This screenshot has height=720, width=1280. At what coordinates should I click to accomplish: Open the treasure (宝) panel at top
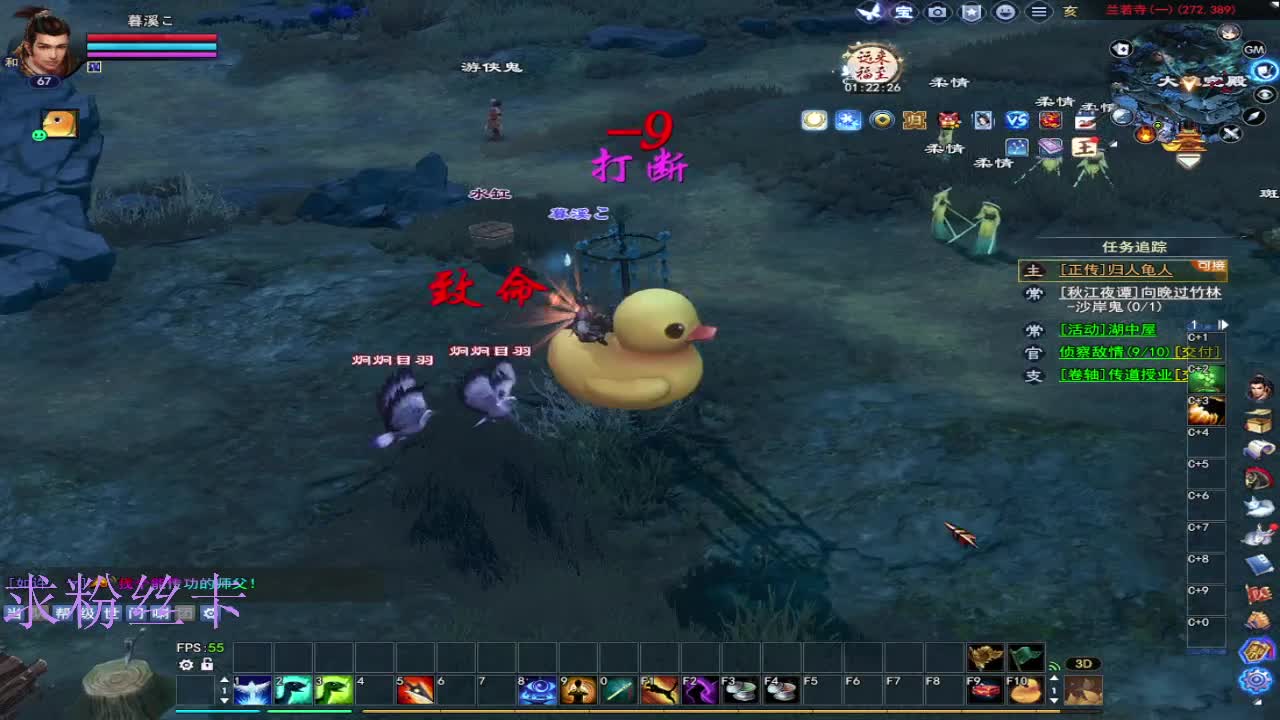tap(902, 12)
